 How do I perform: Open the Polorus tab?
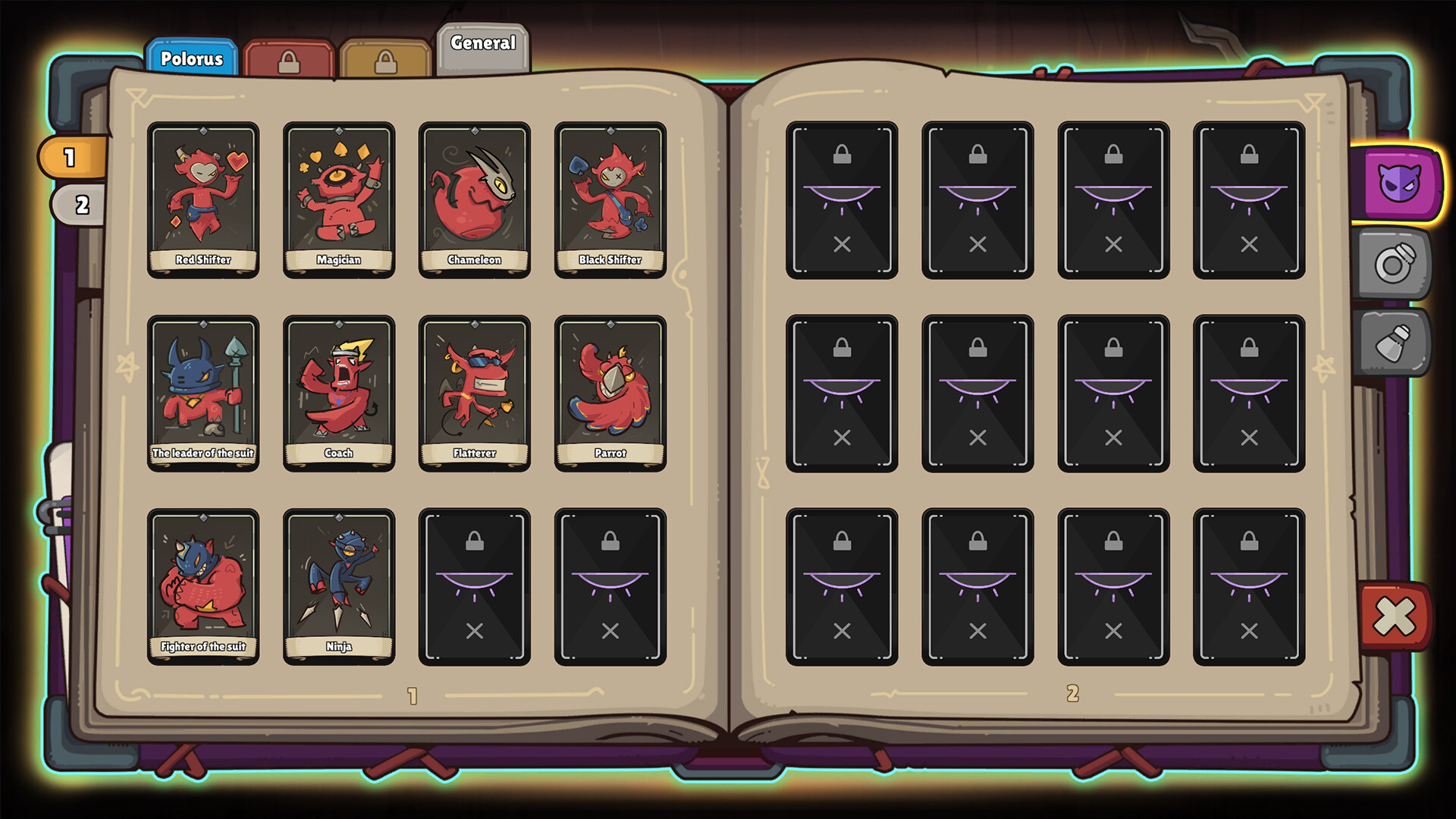(192, 58)
